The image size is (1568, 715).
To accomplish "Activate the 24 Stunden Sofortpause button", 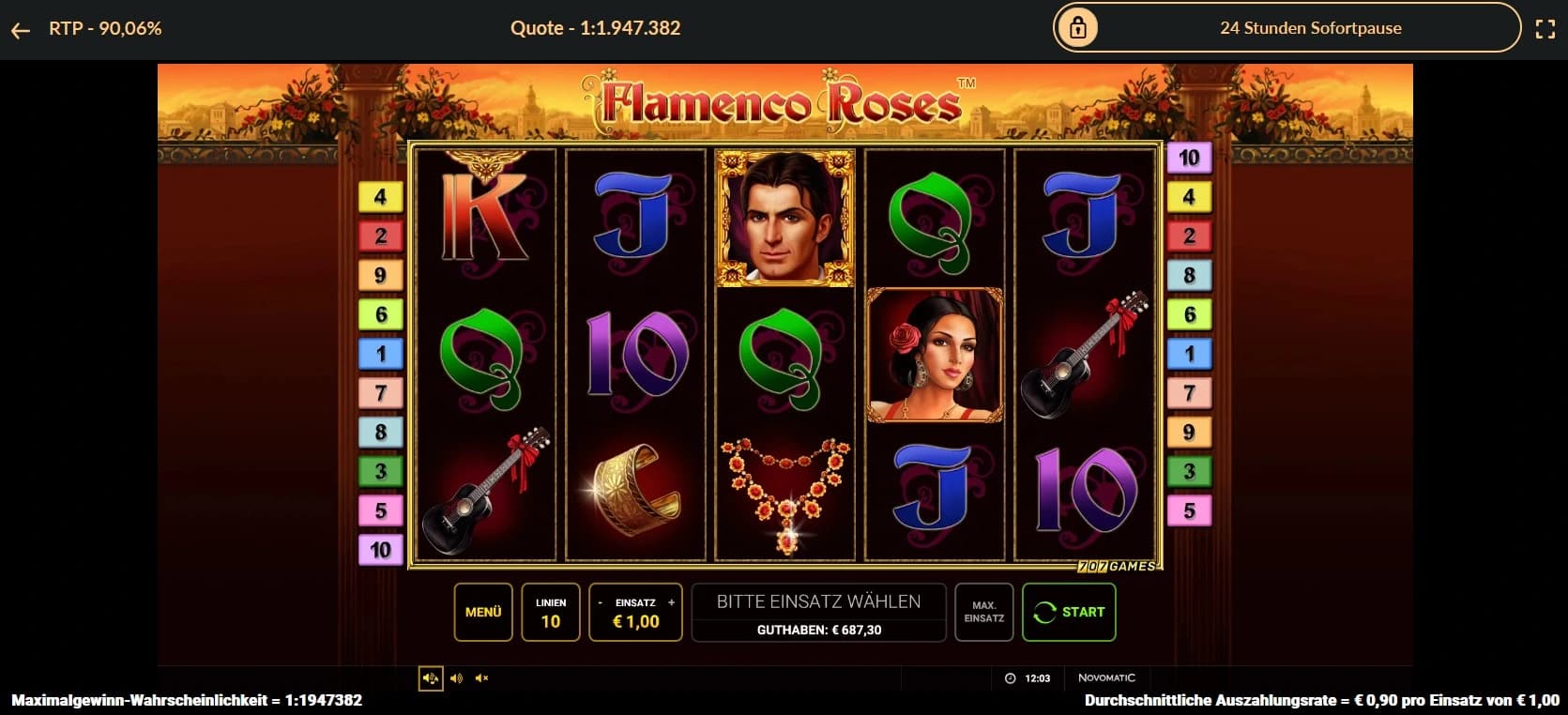I will [x=1286, y=28].
